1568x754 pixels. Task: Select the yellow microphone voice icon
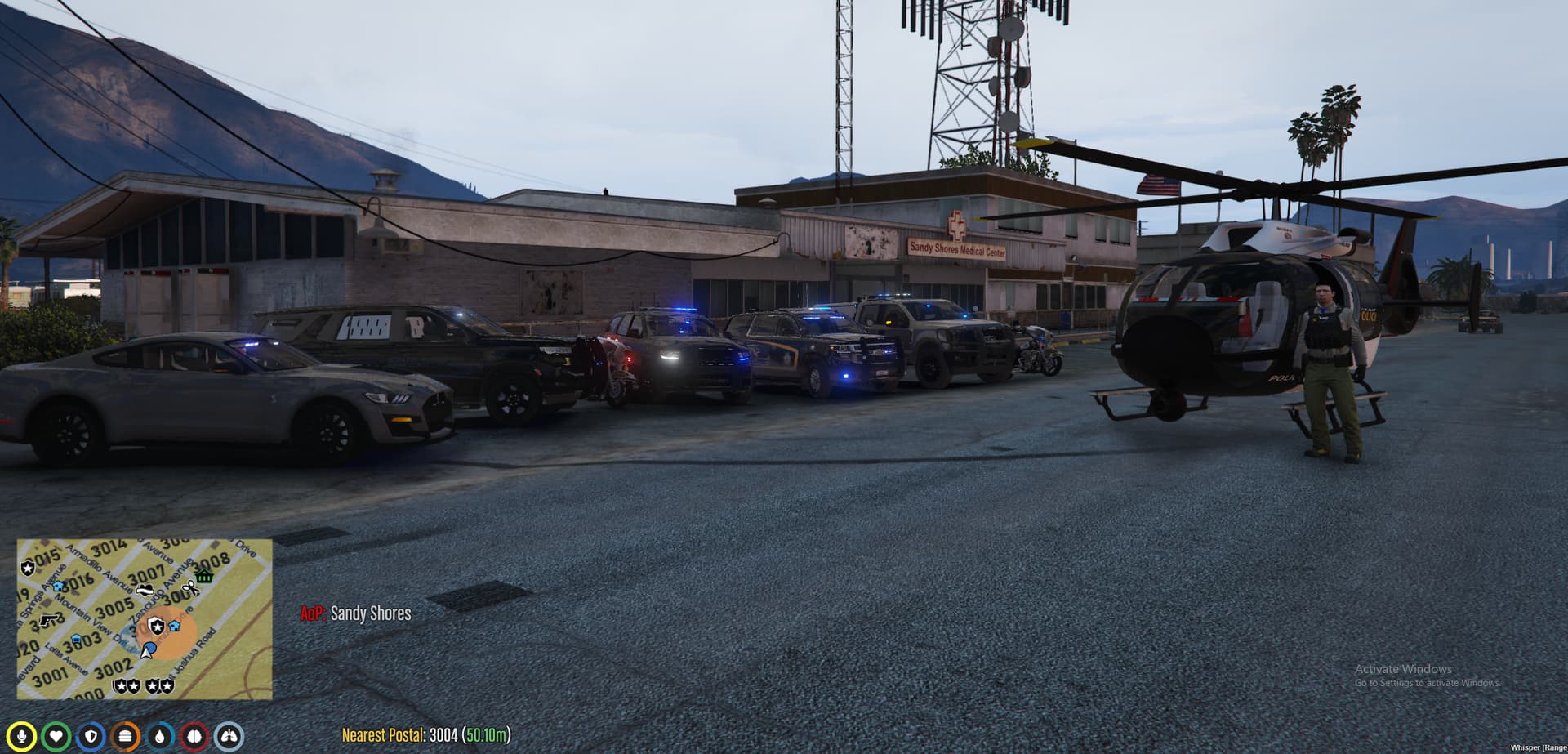(22, 737)
